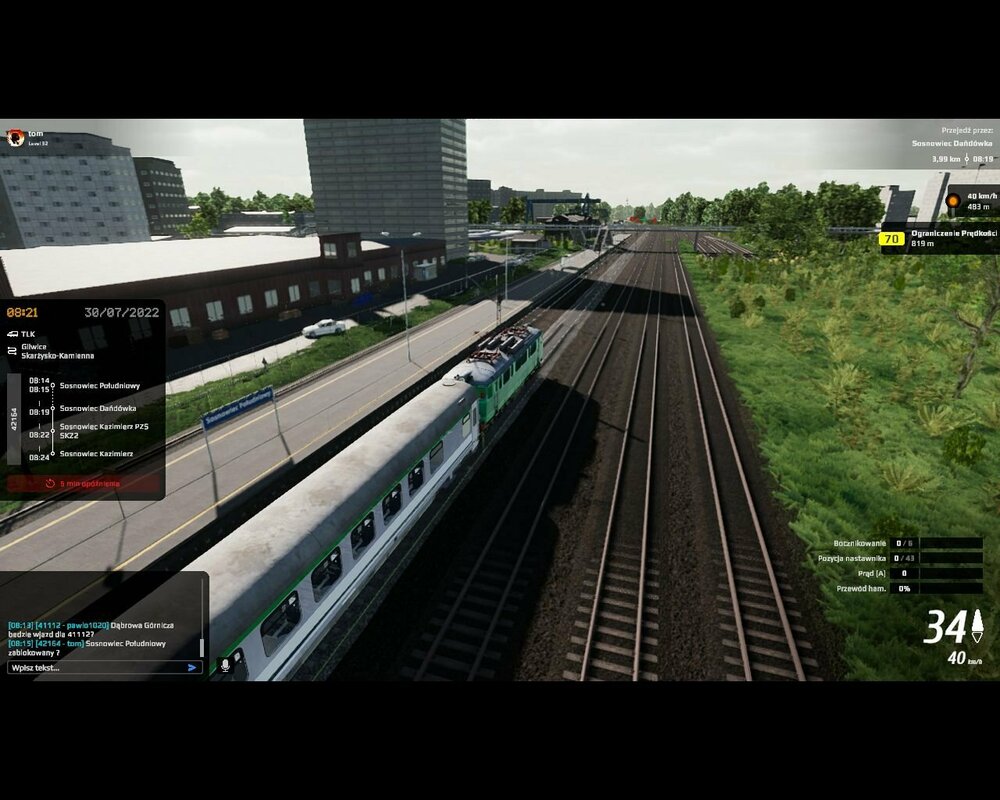This screenshot has width=1000, height=800.
Task: Click the train number 42164 label
Action: 13,418
